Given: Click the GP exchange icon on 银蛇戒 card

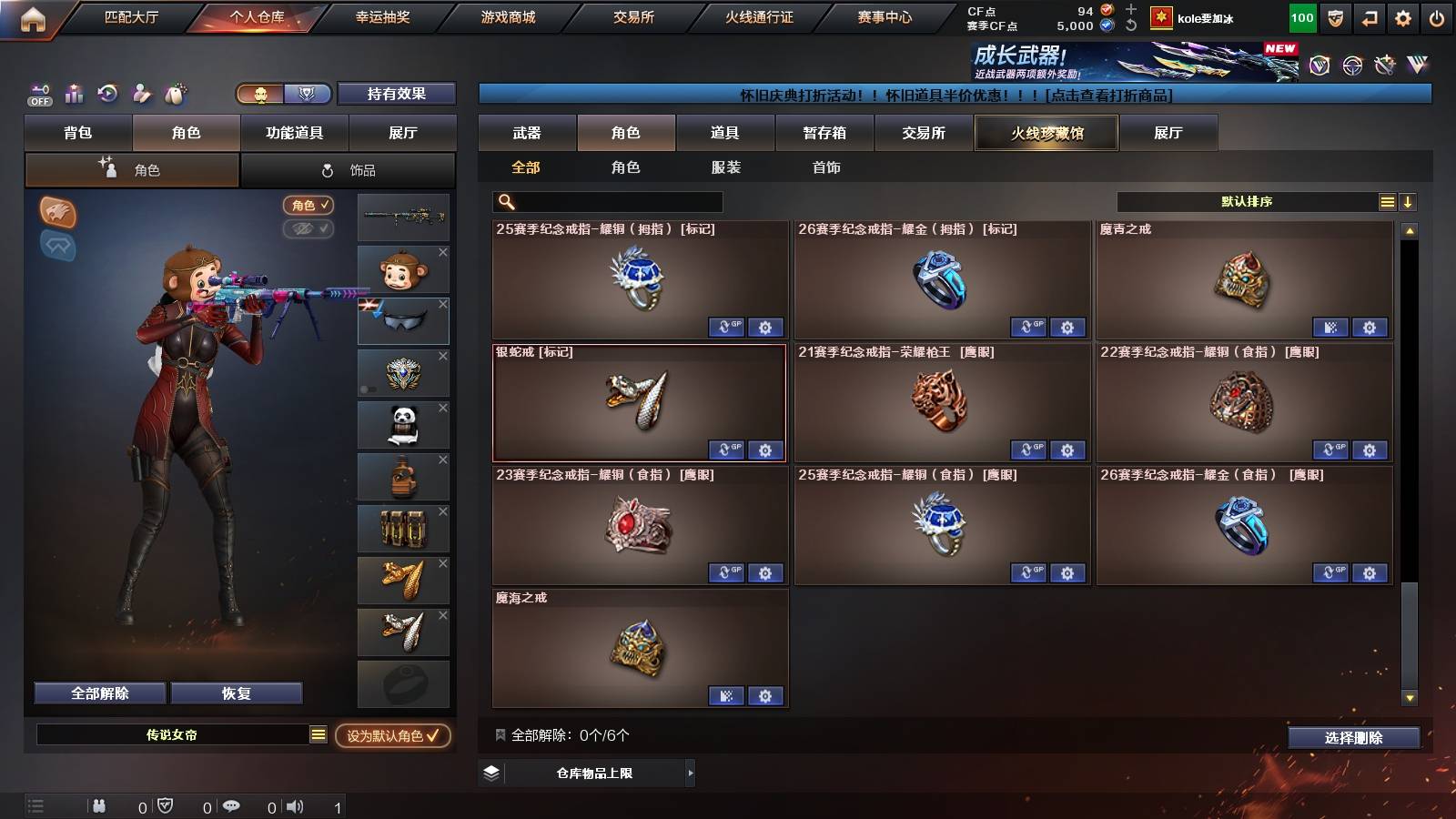Looking at the screenshot, I should tap(726, 450).
